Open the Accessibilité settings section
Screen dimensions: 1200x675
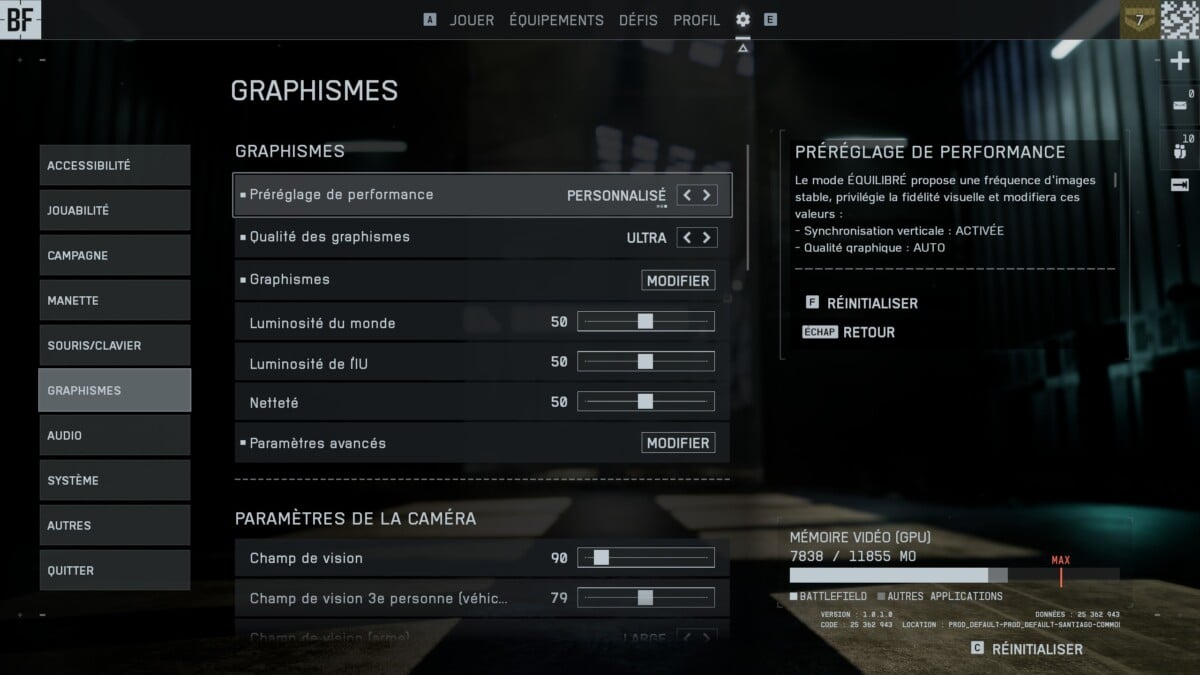tap(114, 166)
